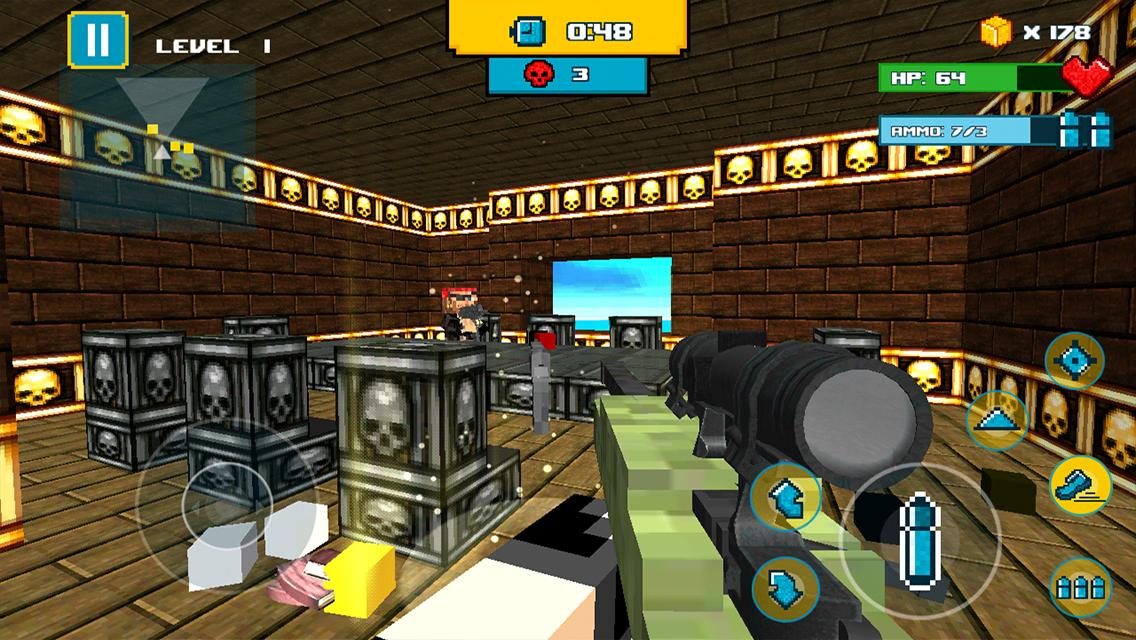This screenshot has height=640, width=1136.
Task: Activate the crosshair aim button
Action: [1074, 360]
